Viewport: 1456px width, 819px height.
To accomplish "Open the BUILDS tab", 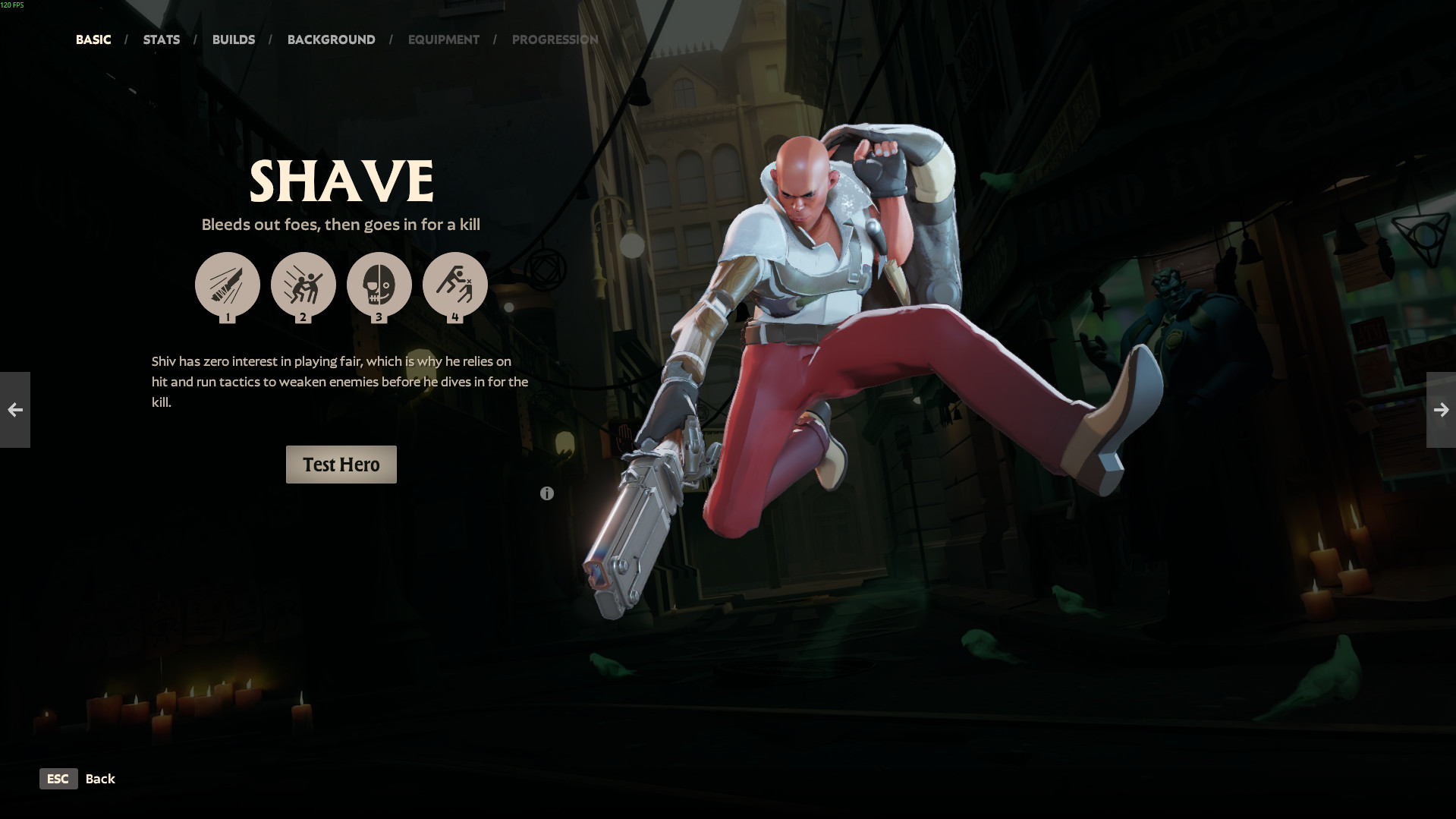I will coord(234,39).
